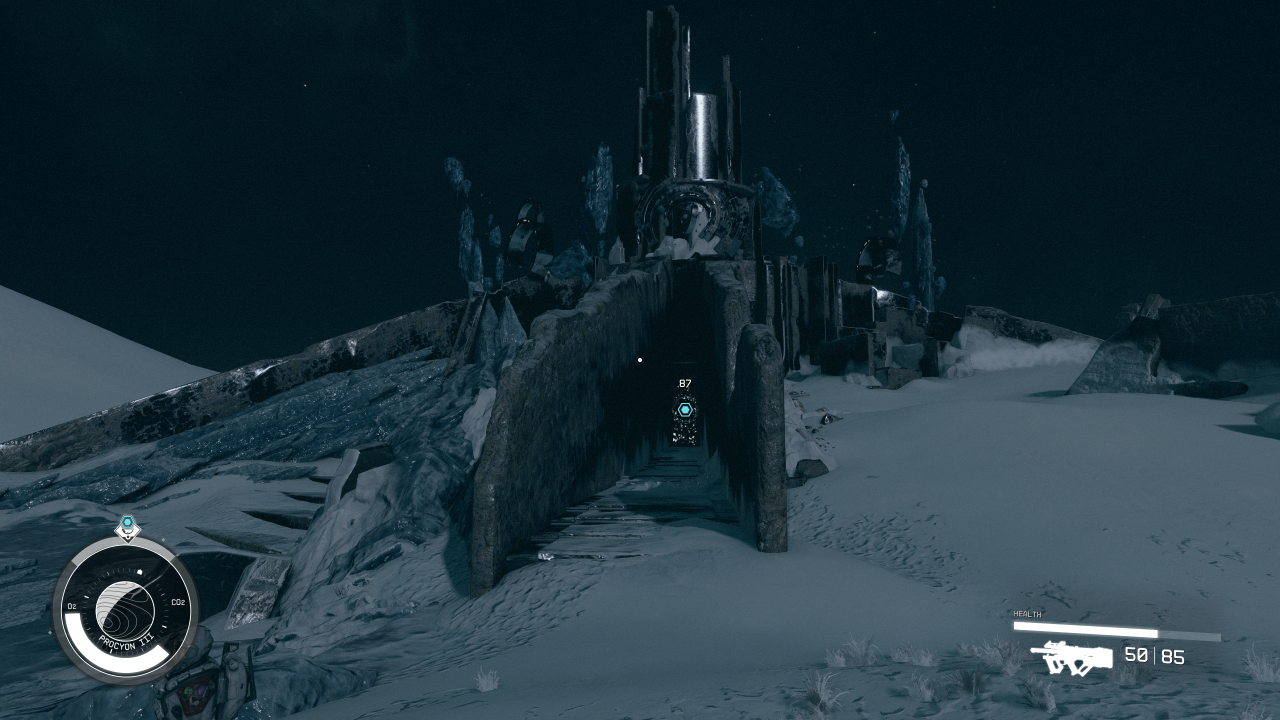Viewport: 1280px width, 720px height.
Task: Click the distance marker reading 87
Action: click(x=685, y=382)
